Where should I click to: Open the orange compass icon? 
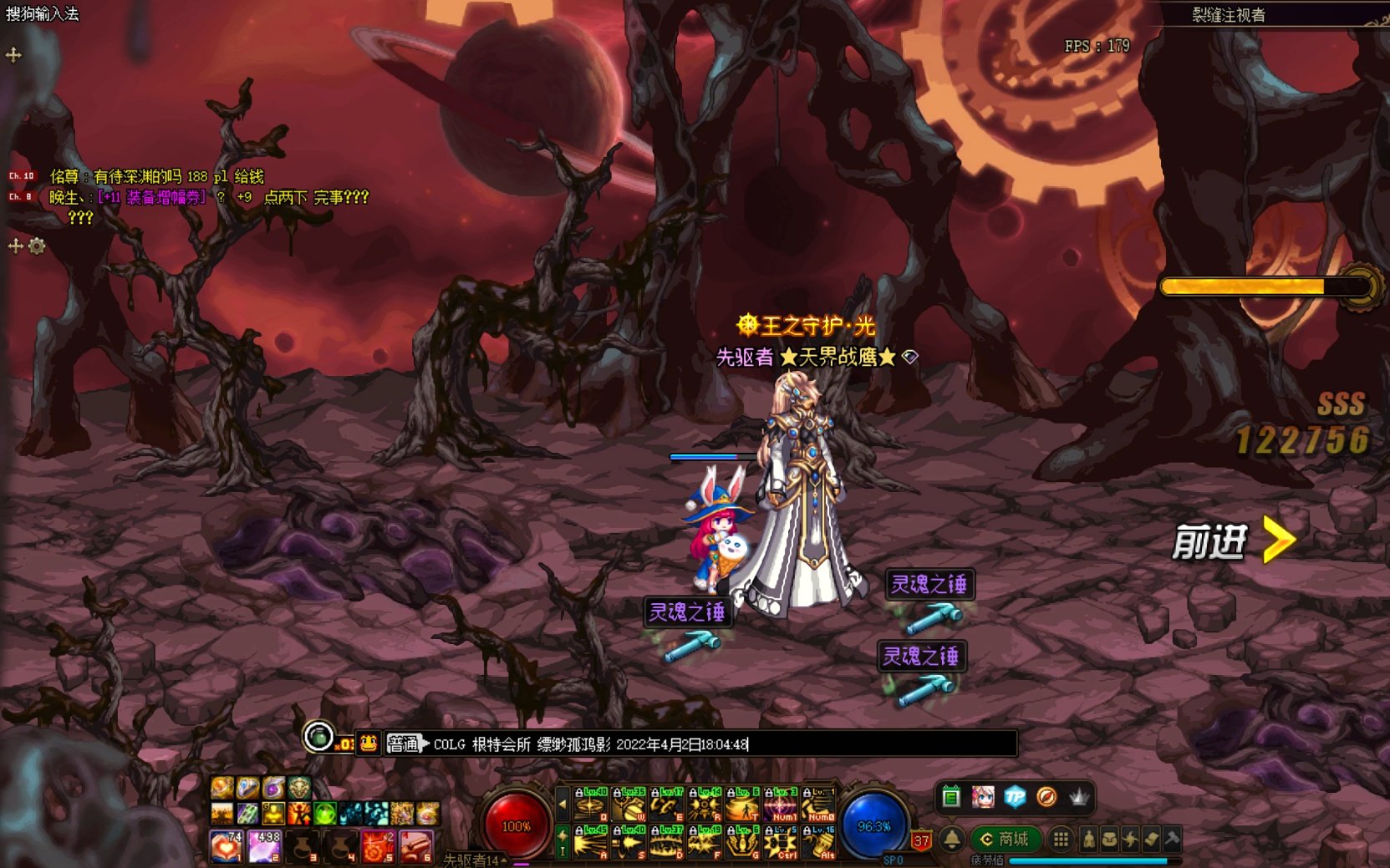pos(1046,797)
